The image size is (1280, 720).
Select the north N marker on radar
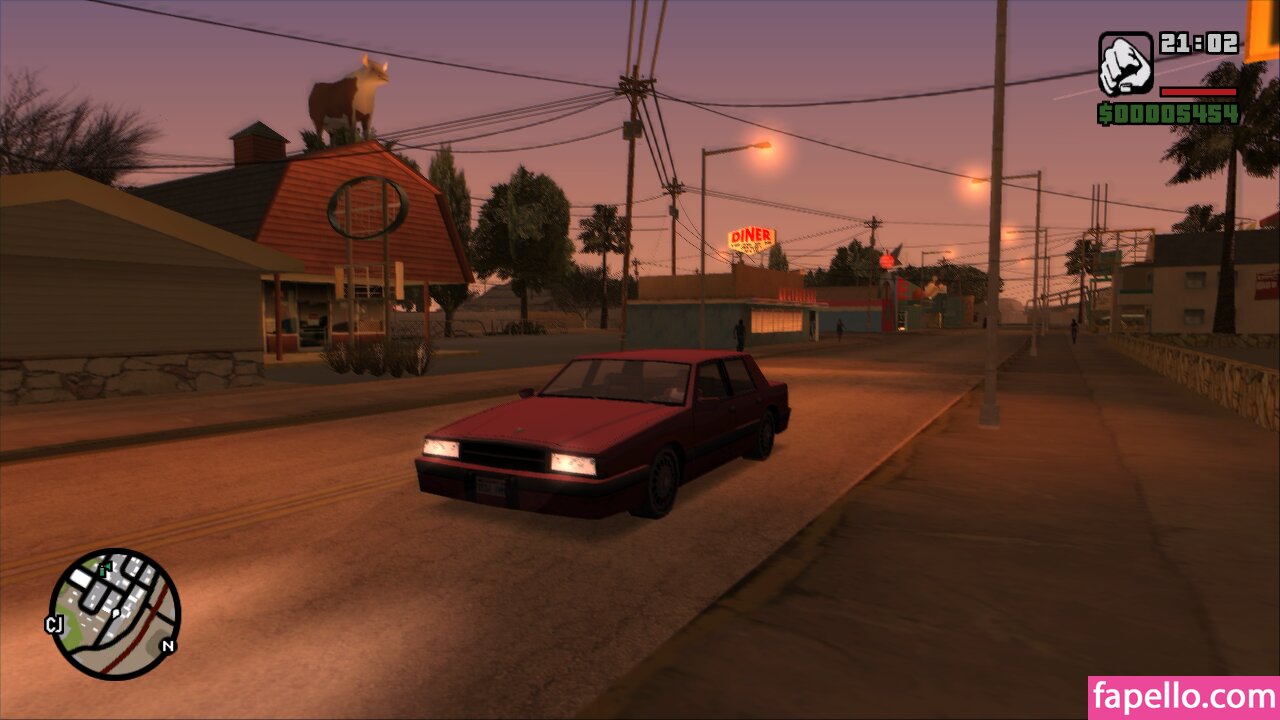click(x=167, y=646)
